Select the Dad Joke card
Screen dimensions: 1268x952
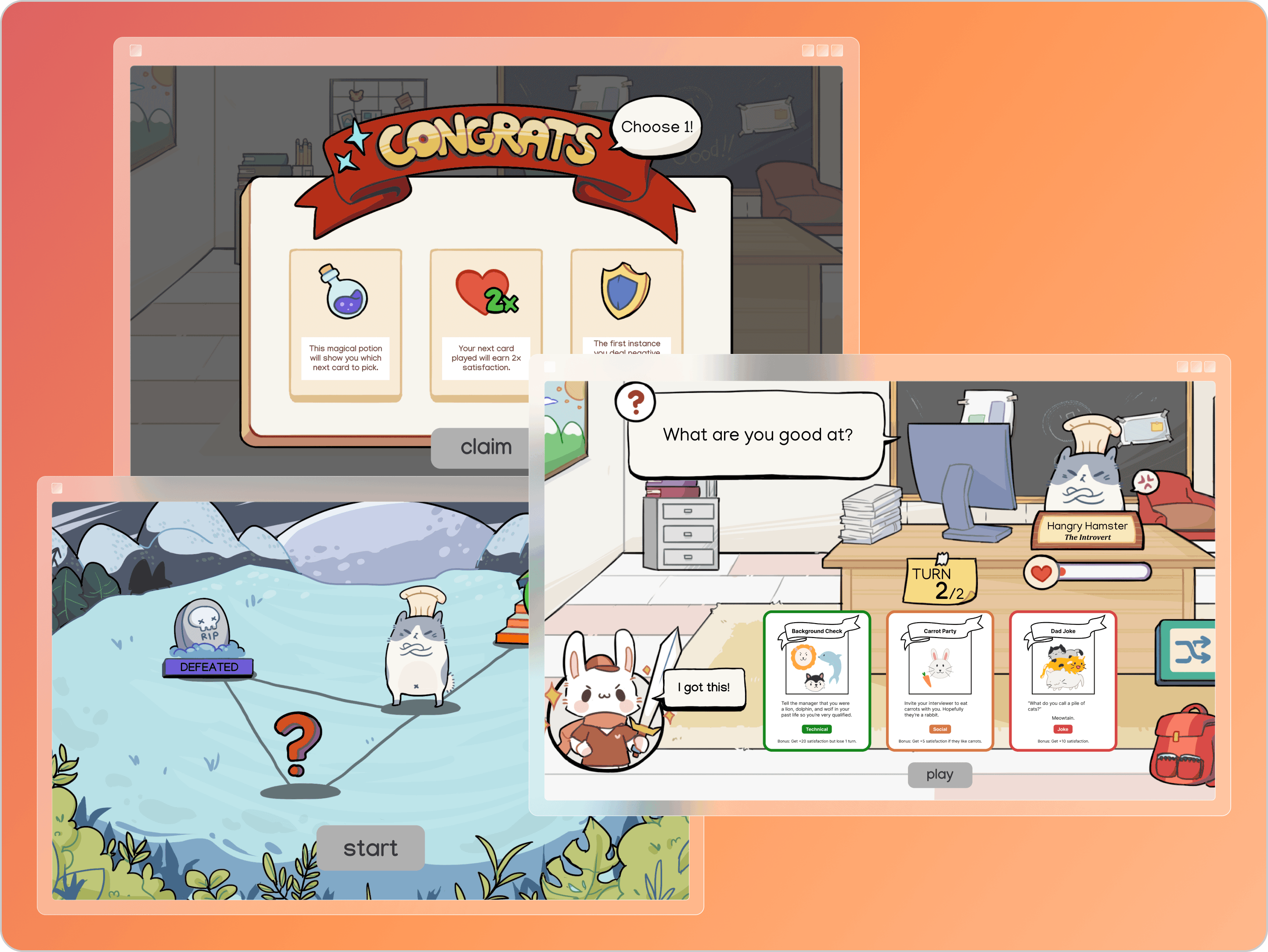pos(1063,679)
